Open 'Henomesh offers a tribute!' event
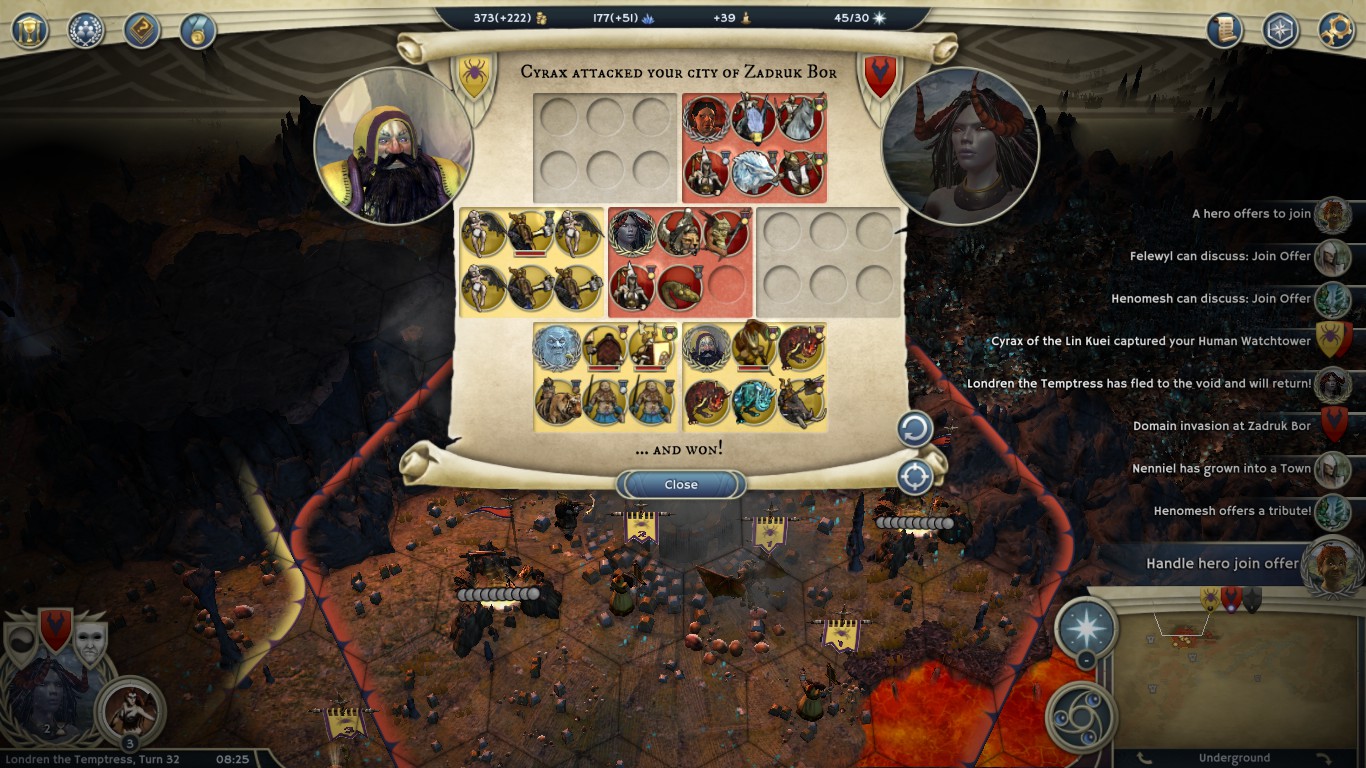 pos(1232,511)
